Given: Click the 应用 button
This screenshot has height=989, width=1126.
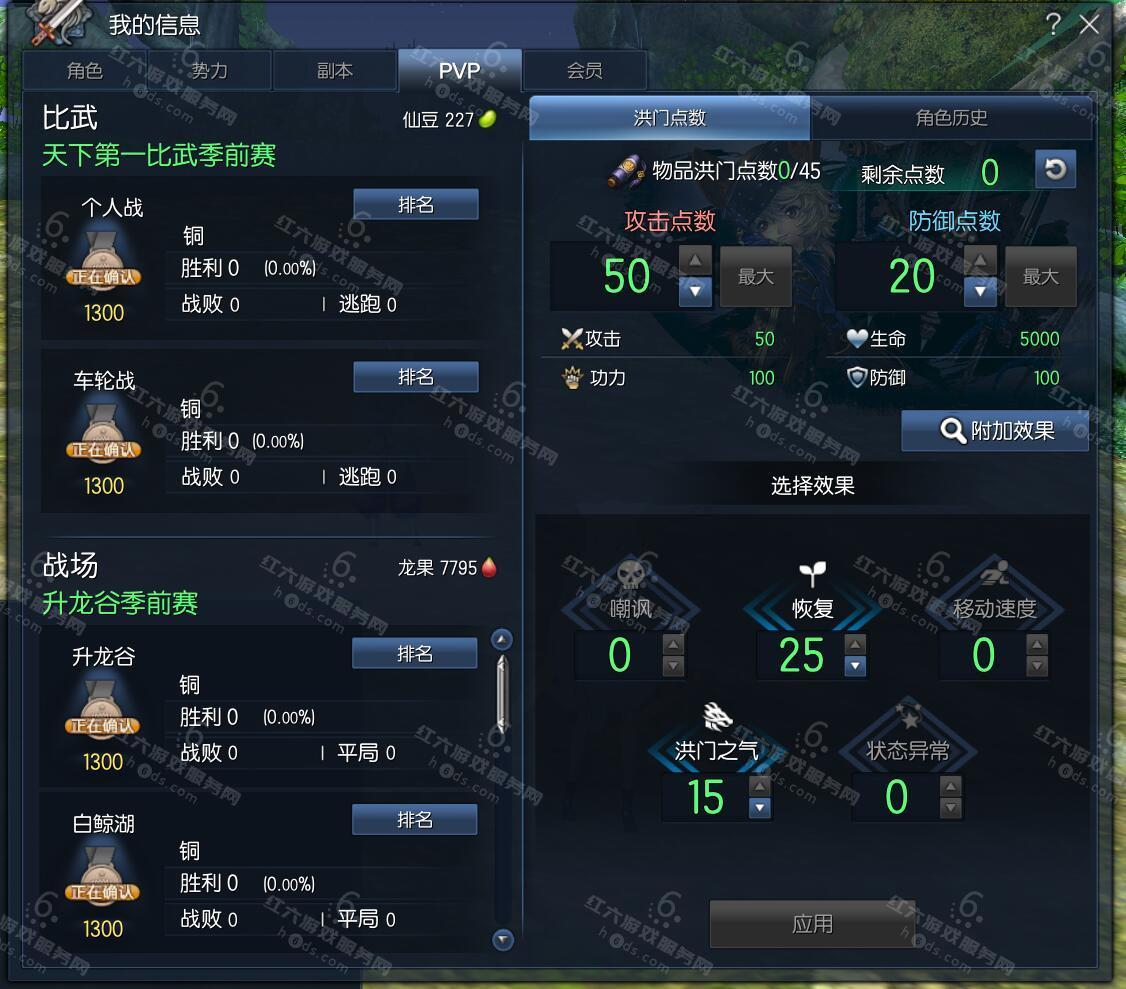Looking at the screenshot, I should (x=811, y=924).
